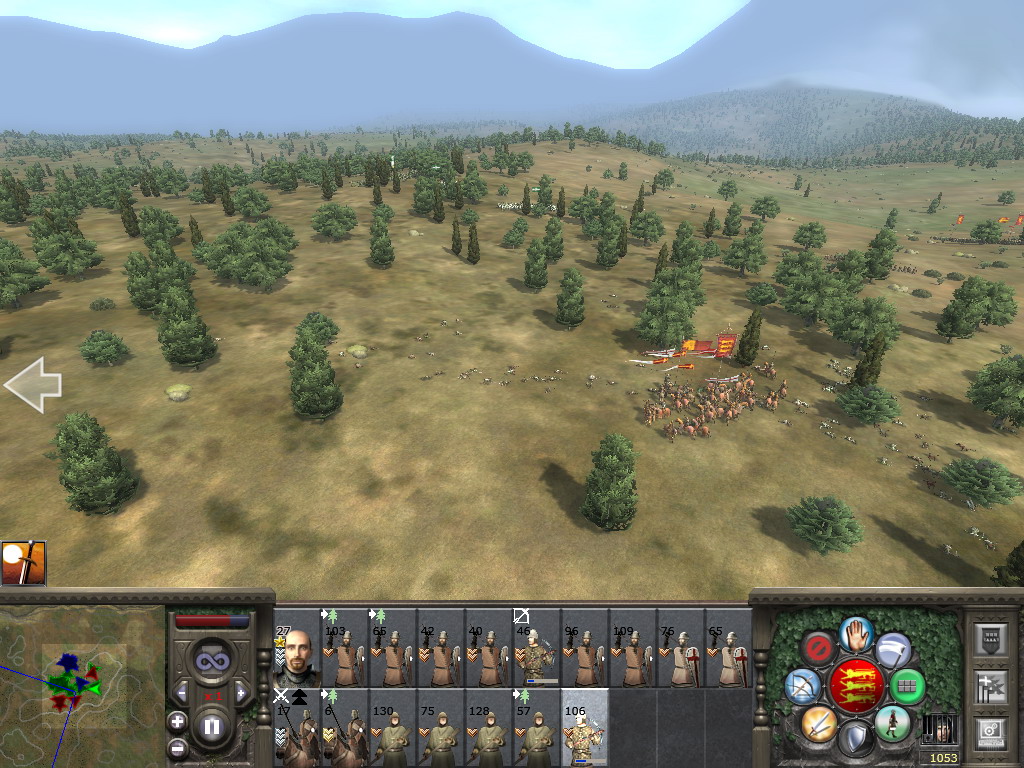Click the open hand order button
This screenshot has width=1024, height=768.
(x=856, y=633)
